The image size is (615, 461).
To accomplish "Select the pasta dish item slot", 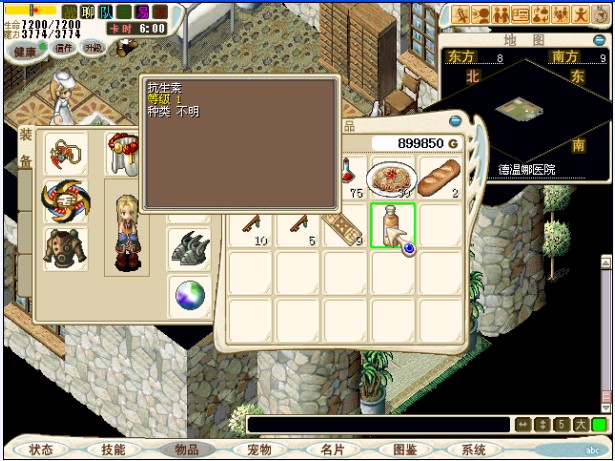I will (x=391, y=179).
